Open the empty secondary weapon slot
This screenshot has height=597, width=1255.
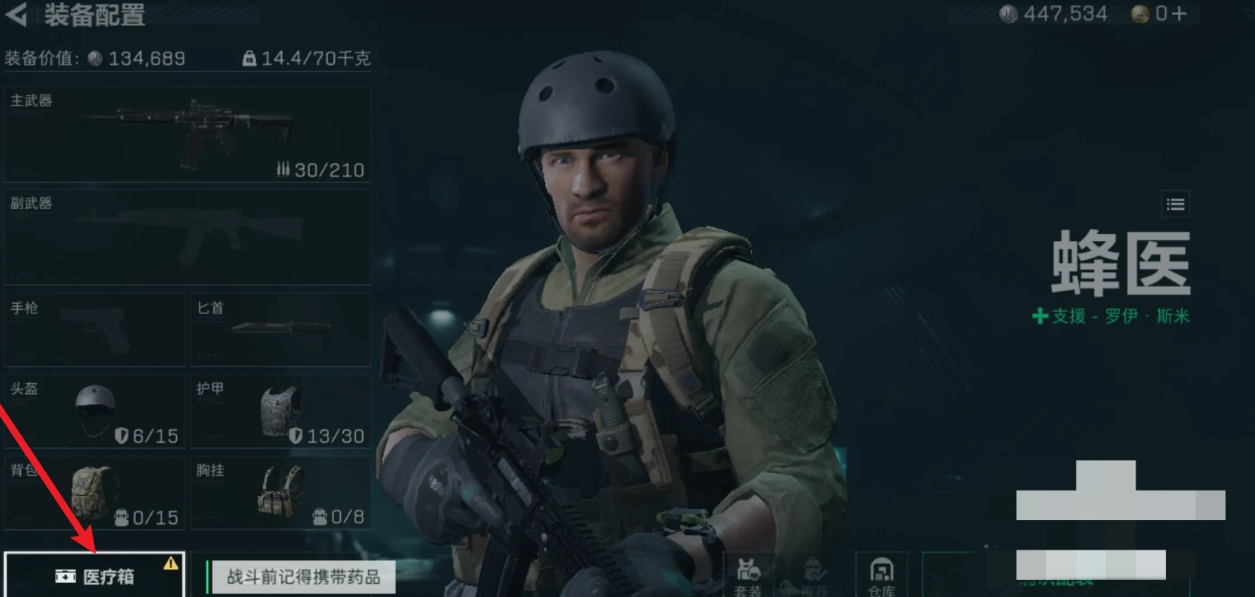pyautogui.click(x=187, y=237)
